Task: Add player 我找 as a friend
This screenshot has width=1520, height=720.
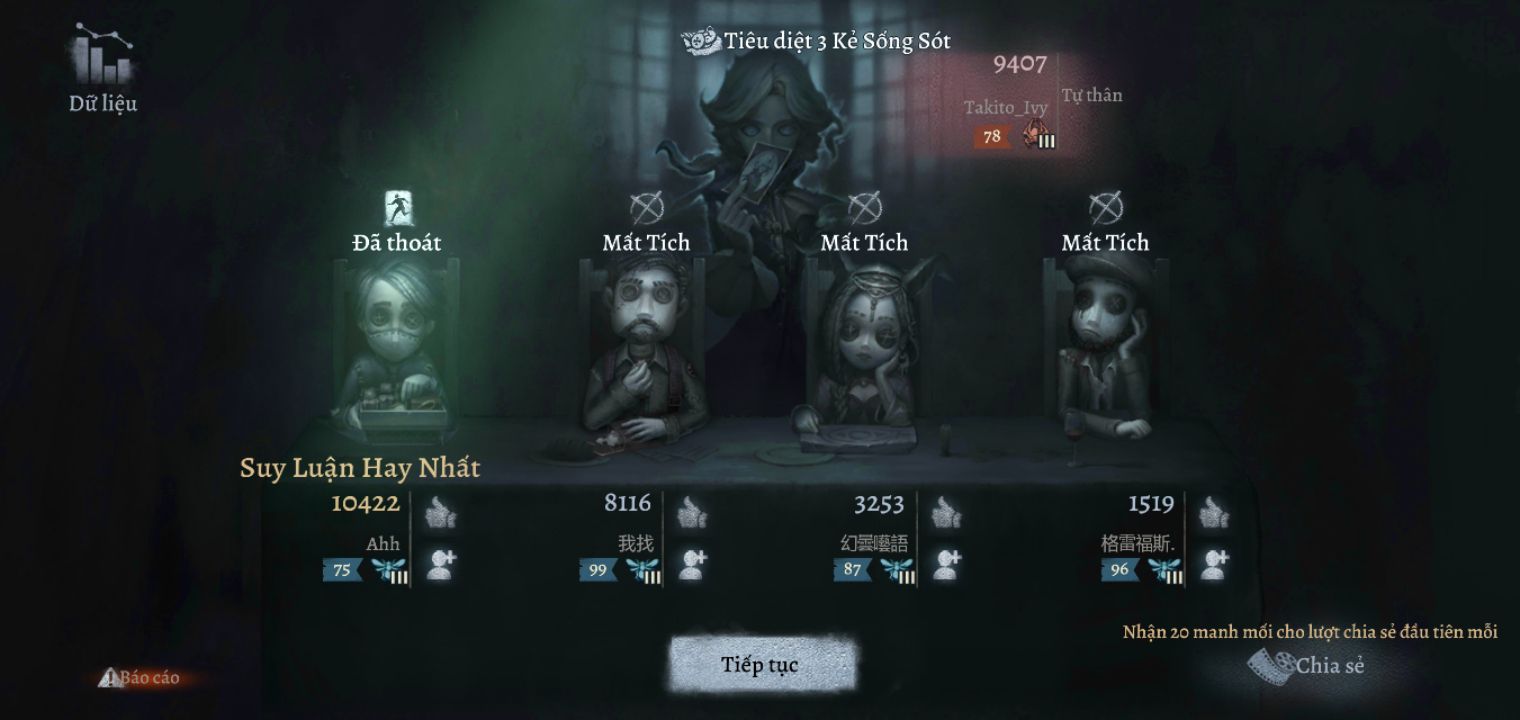Action: coord(692,565)
